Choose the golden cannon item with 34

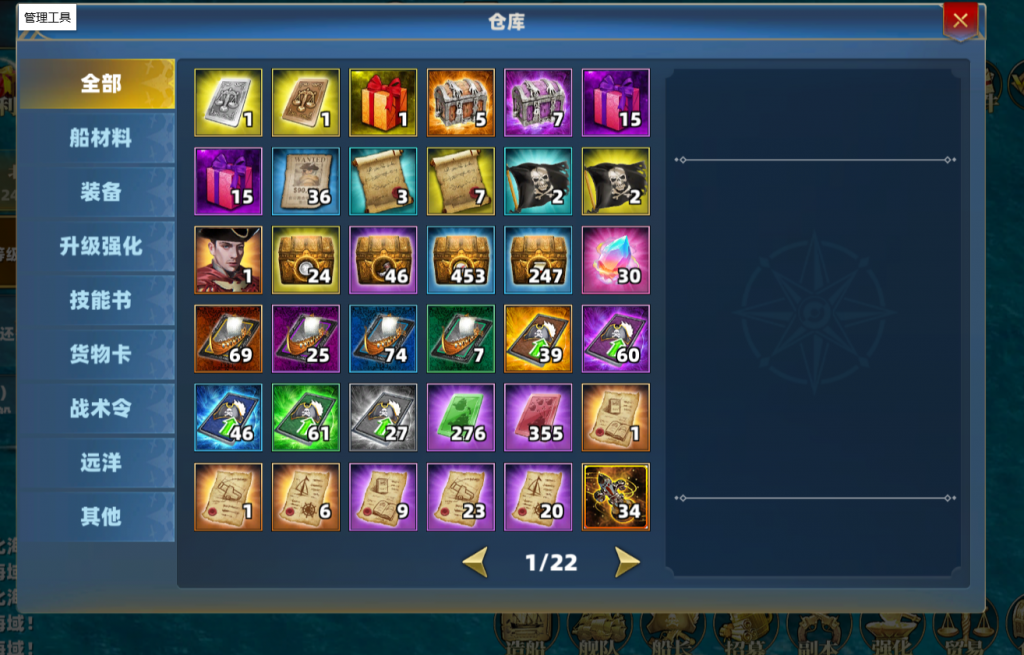click(x=616, y=496)
